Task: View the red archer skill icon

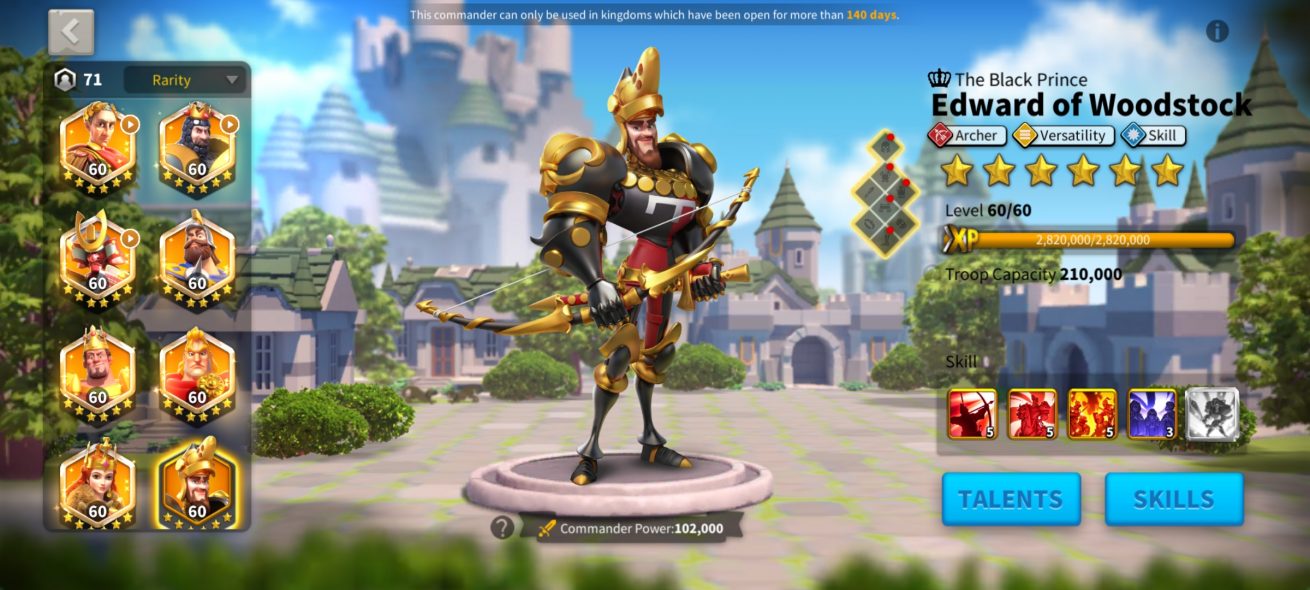Action: point(972,414)
